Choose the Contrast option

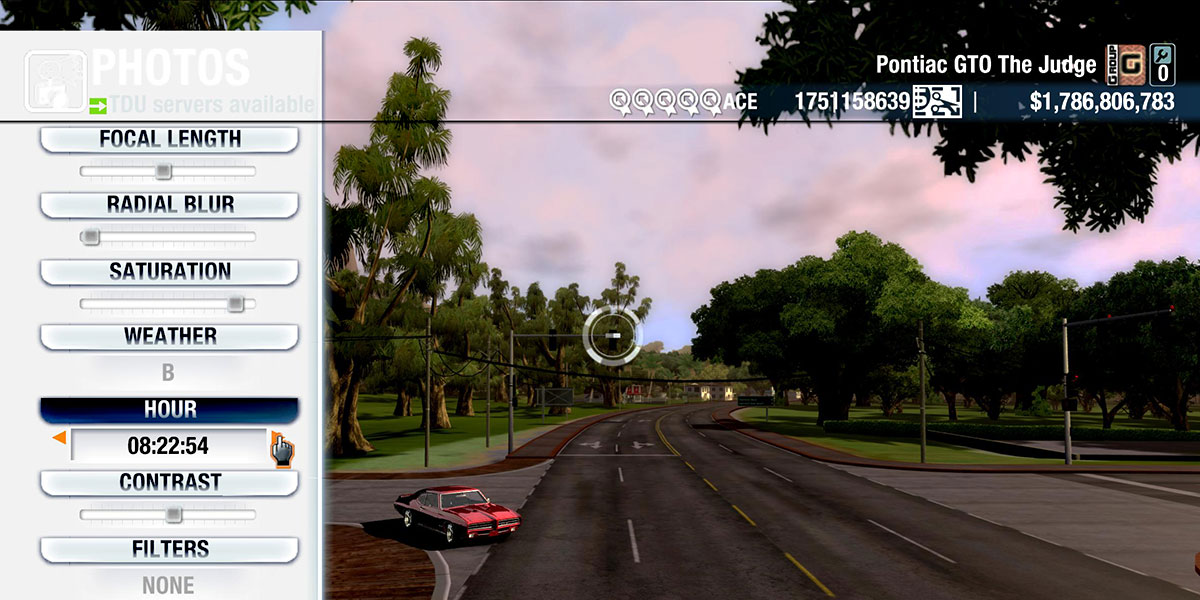[x=169, y=482]
